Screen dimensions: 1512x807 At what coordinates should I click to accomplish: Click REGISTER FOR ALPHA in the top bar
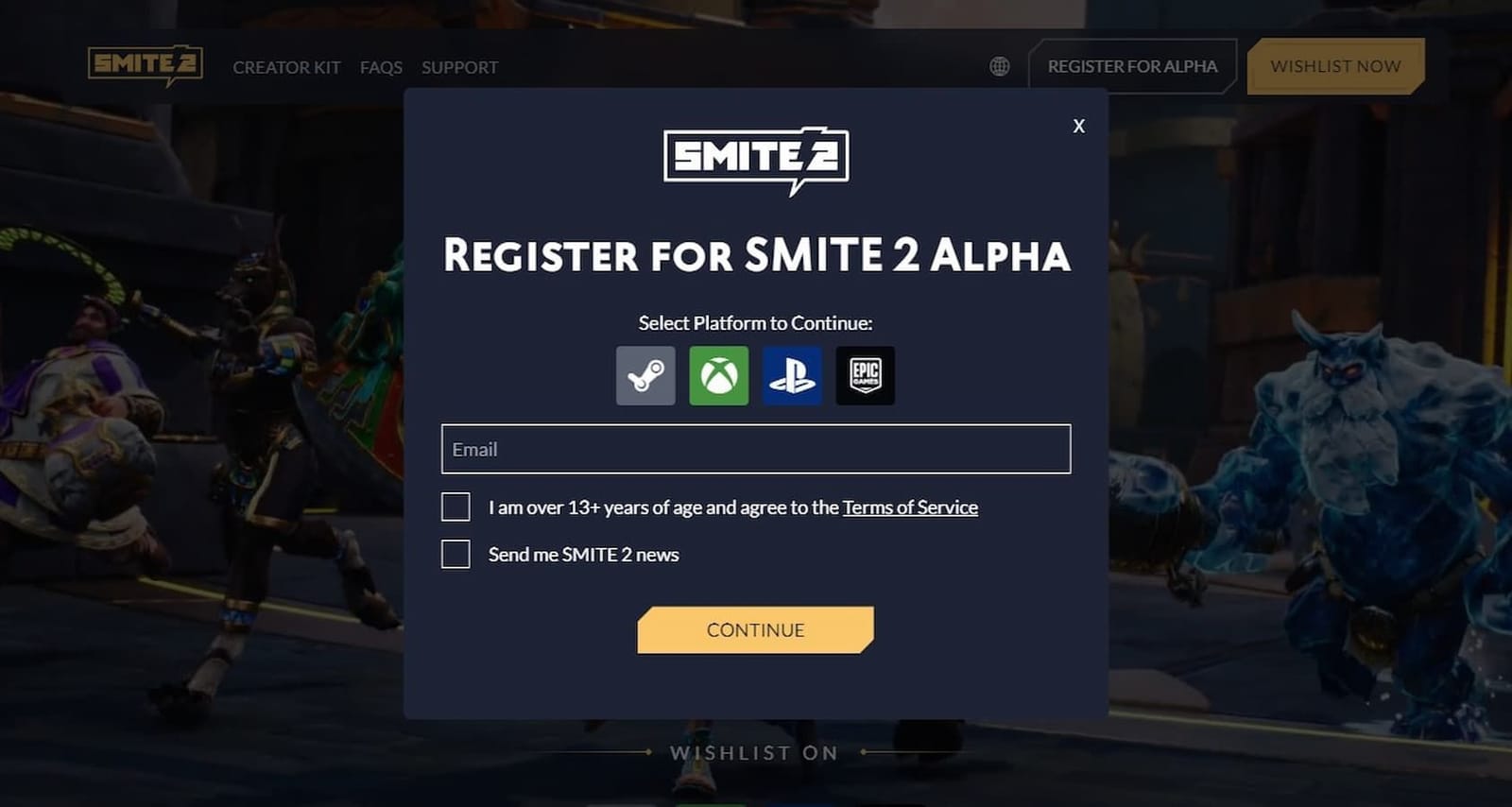pyautogui.click(x=1132, y=66)
